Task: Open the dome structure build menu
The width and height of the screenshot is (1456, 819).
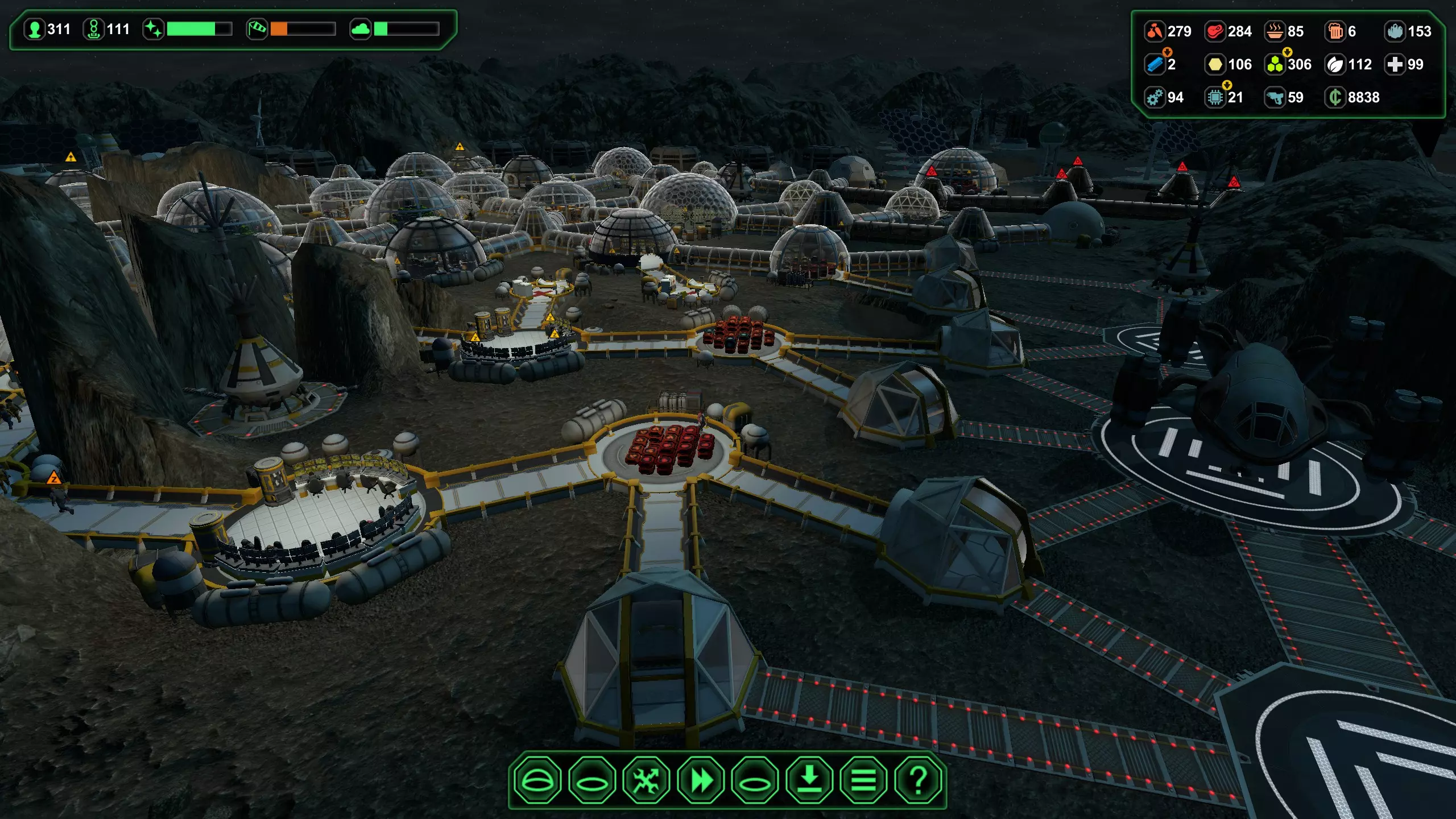Action: (537, 780)
